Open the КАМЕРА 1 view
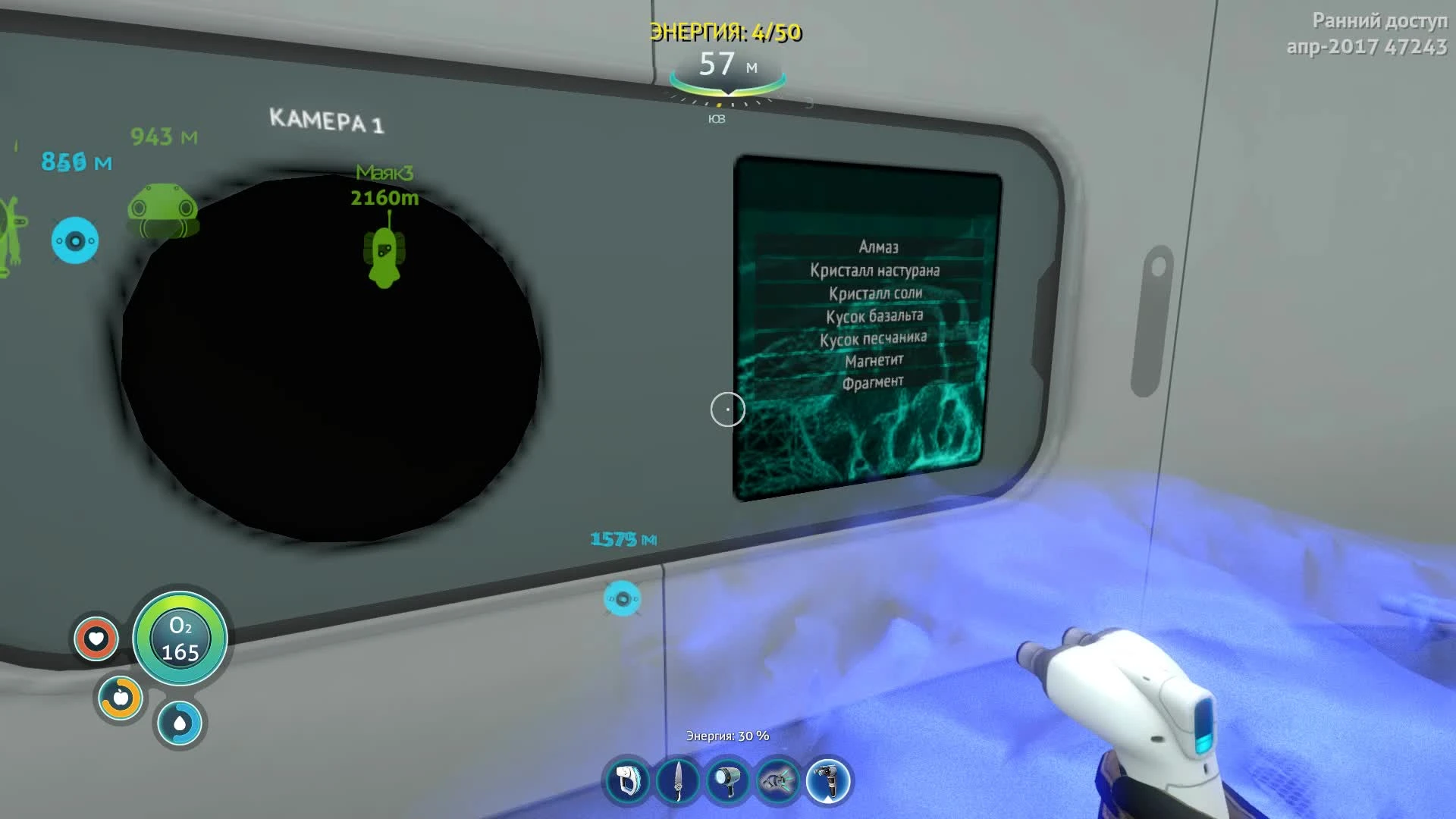Image resolution: width=1456 pixels, height=819 pixels. coord(328,120)
